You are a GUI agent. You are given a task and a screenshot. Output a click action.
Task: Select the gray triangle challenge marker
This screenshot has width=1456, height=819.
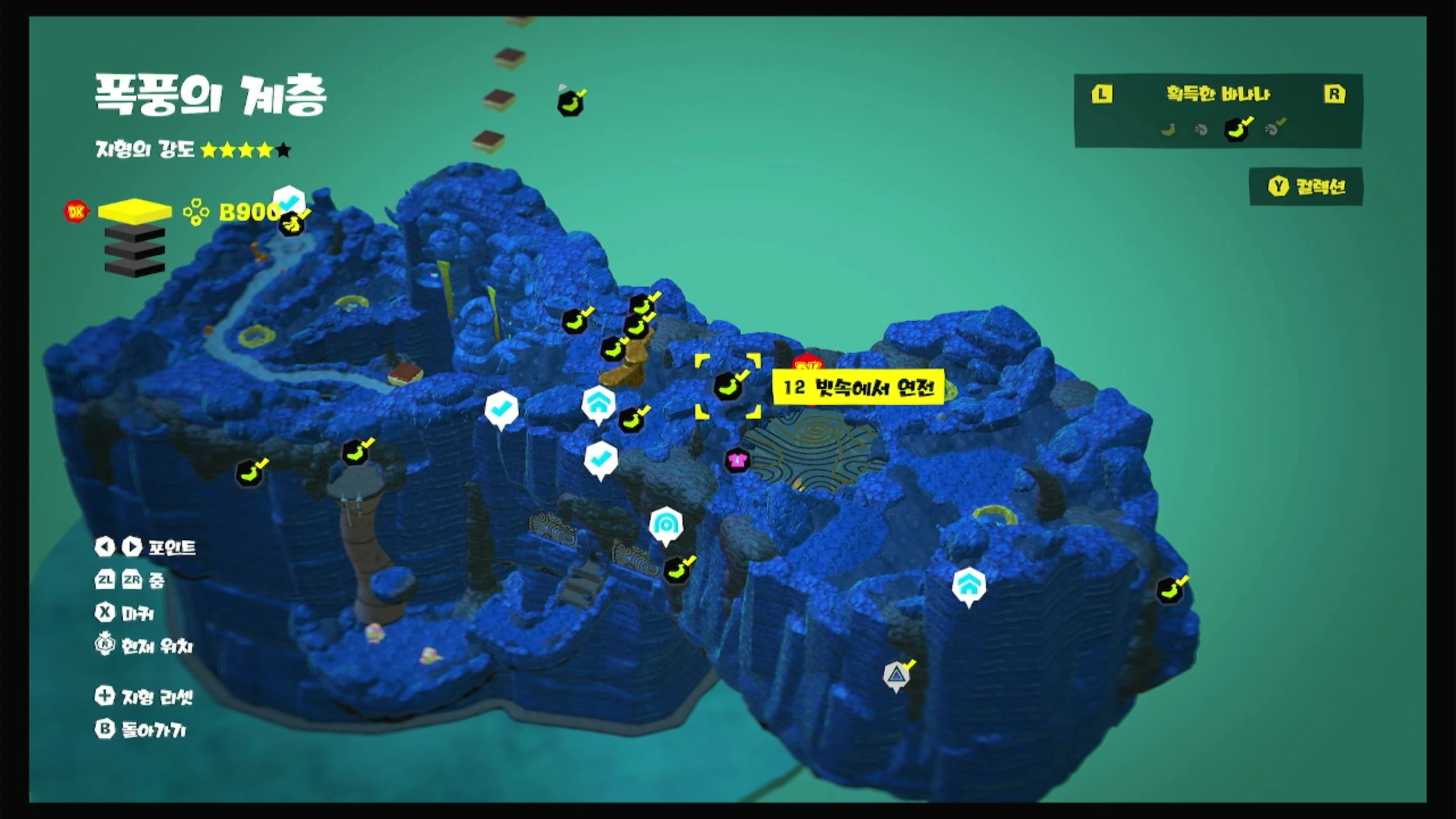pyautogui.click(x=896, y=675)
